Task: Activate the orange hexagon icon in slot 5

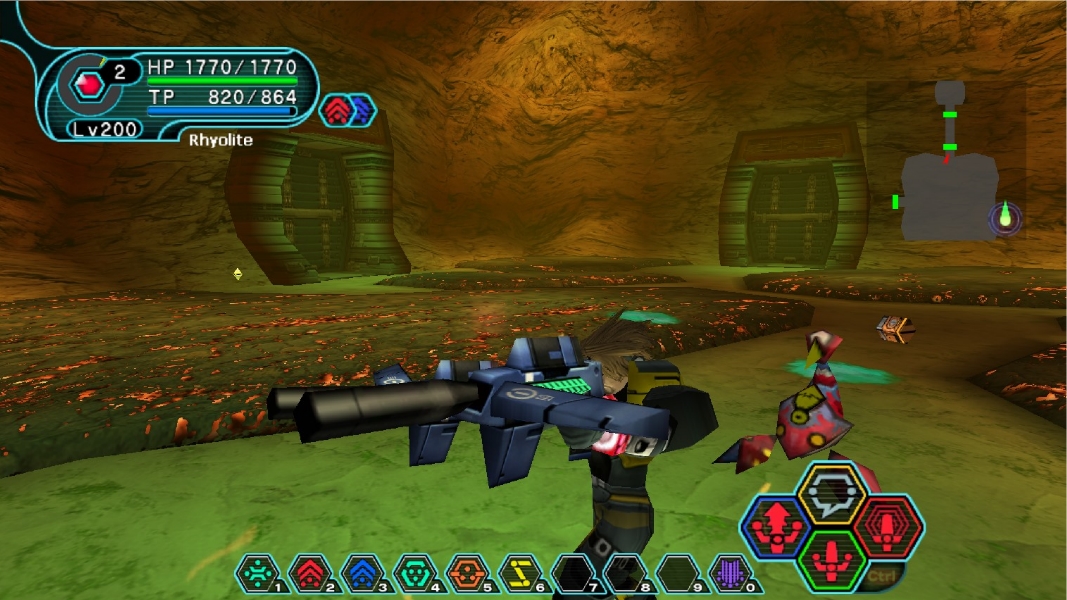Action: [x=466, y=574]
